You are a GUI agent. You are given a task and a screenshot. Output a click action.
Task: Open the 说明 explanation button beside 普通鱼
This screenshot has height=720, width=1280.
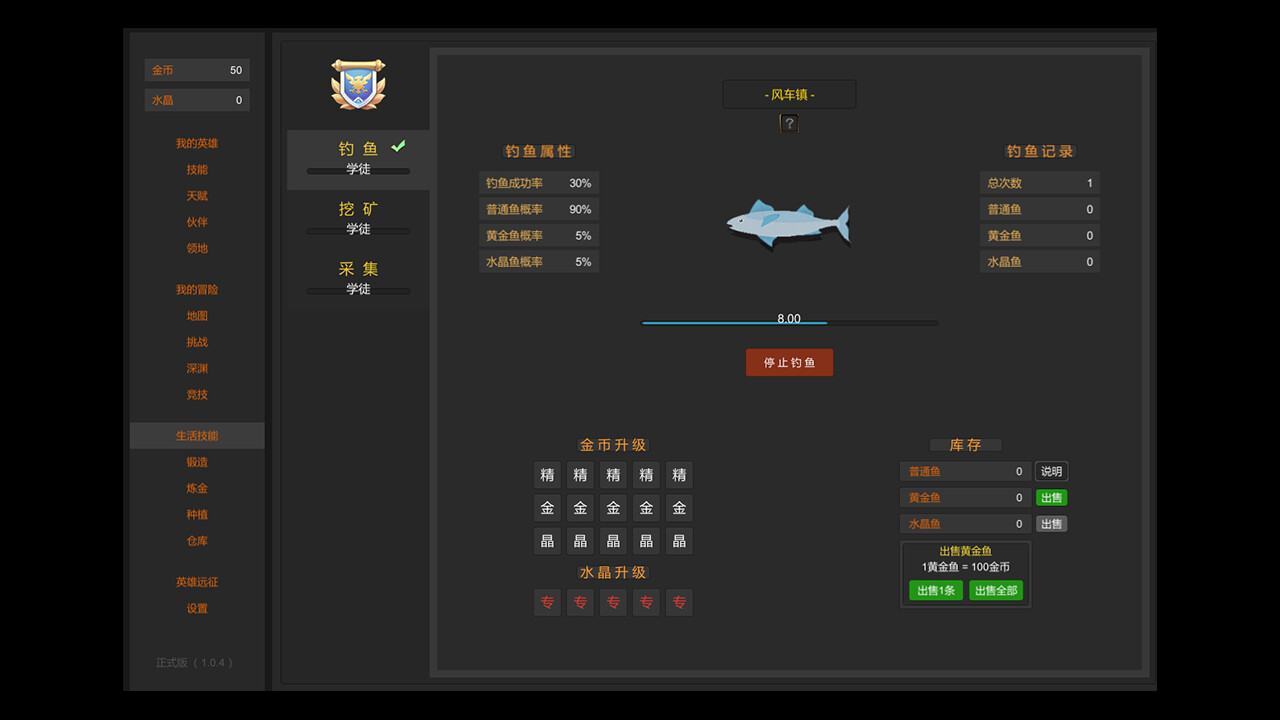(x=1051, y=470)
